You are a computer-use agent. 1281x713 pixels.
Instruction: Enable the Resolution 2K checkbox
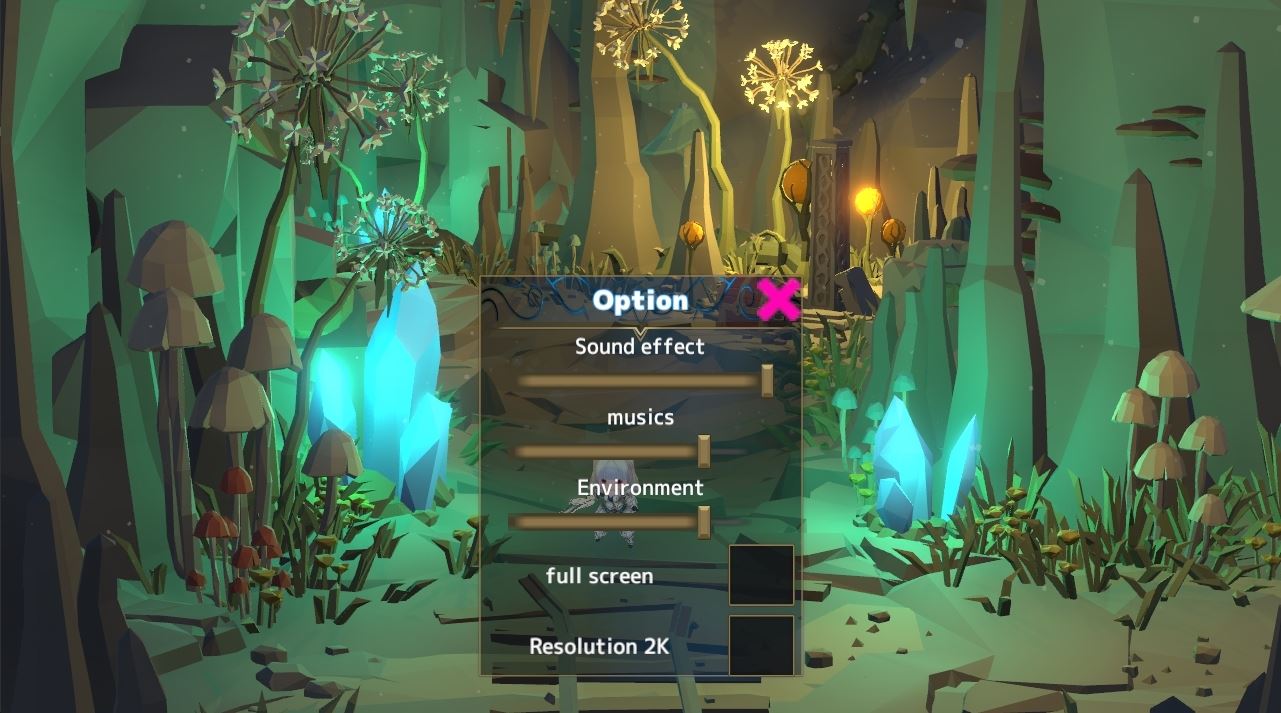pos(761,645)
